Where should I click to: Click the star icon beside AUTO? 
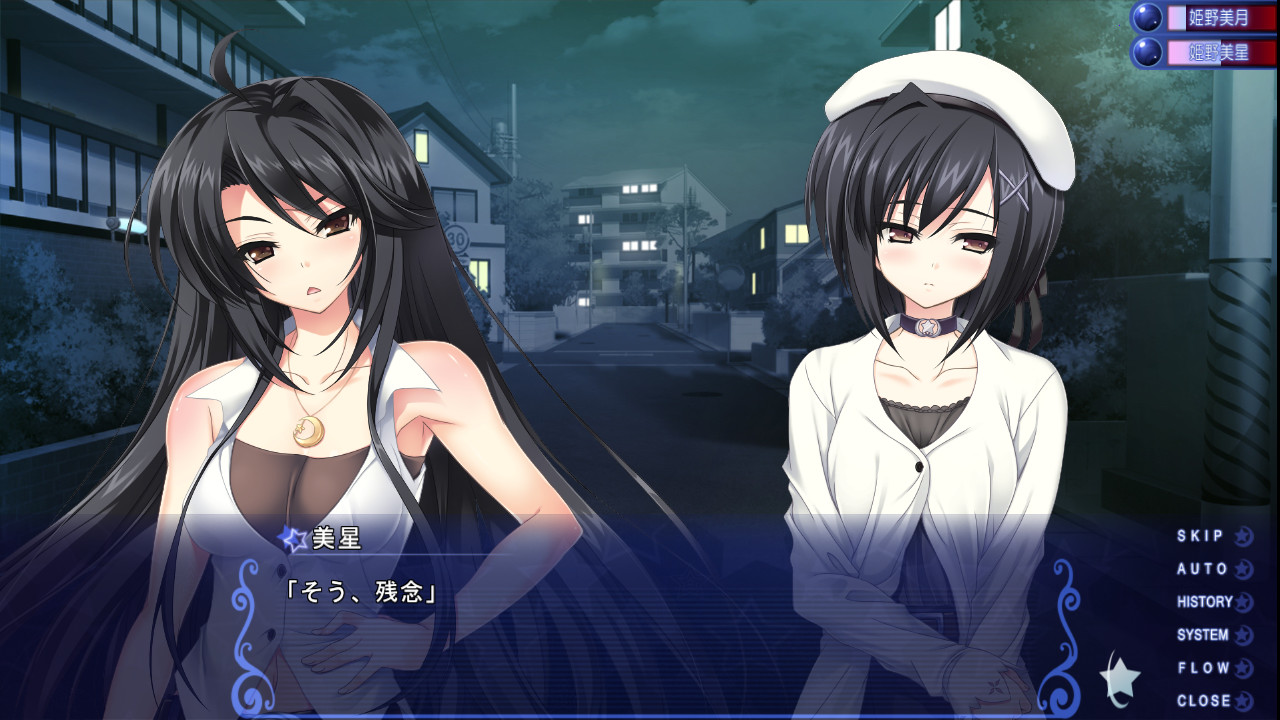click(1242, 568)
